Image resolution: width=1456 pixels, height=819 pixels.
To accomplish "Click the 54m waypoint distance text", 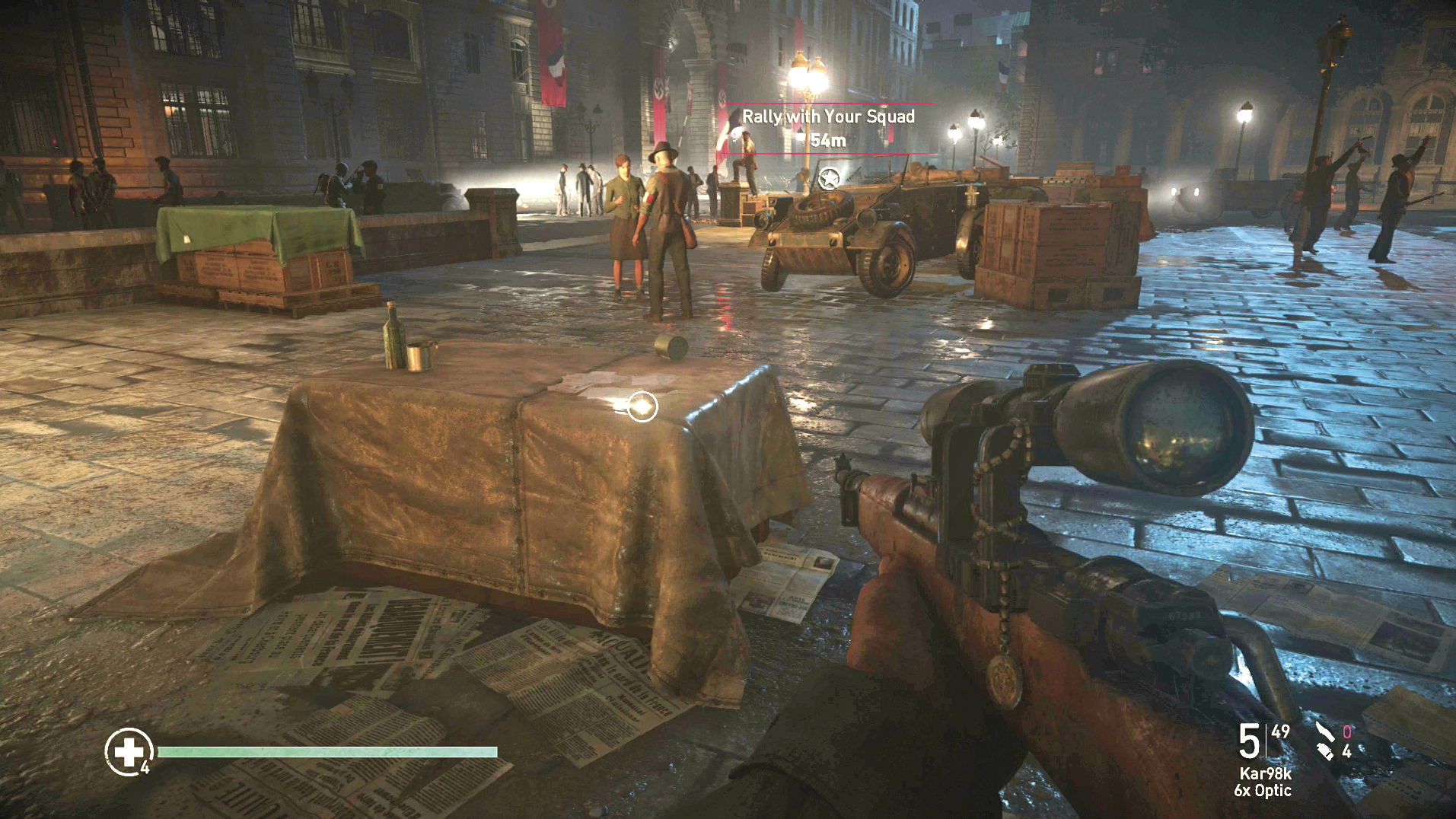I will (x=827, y=140).
